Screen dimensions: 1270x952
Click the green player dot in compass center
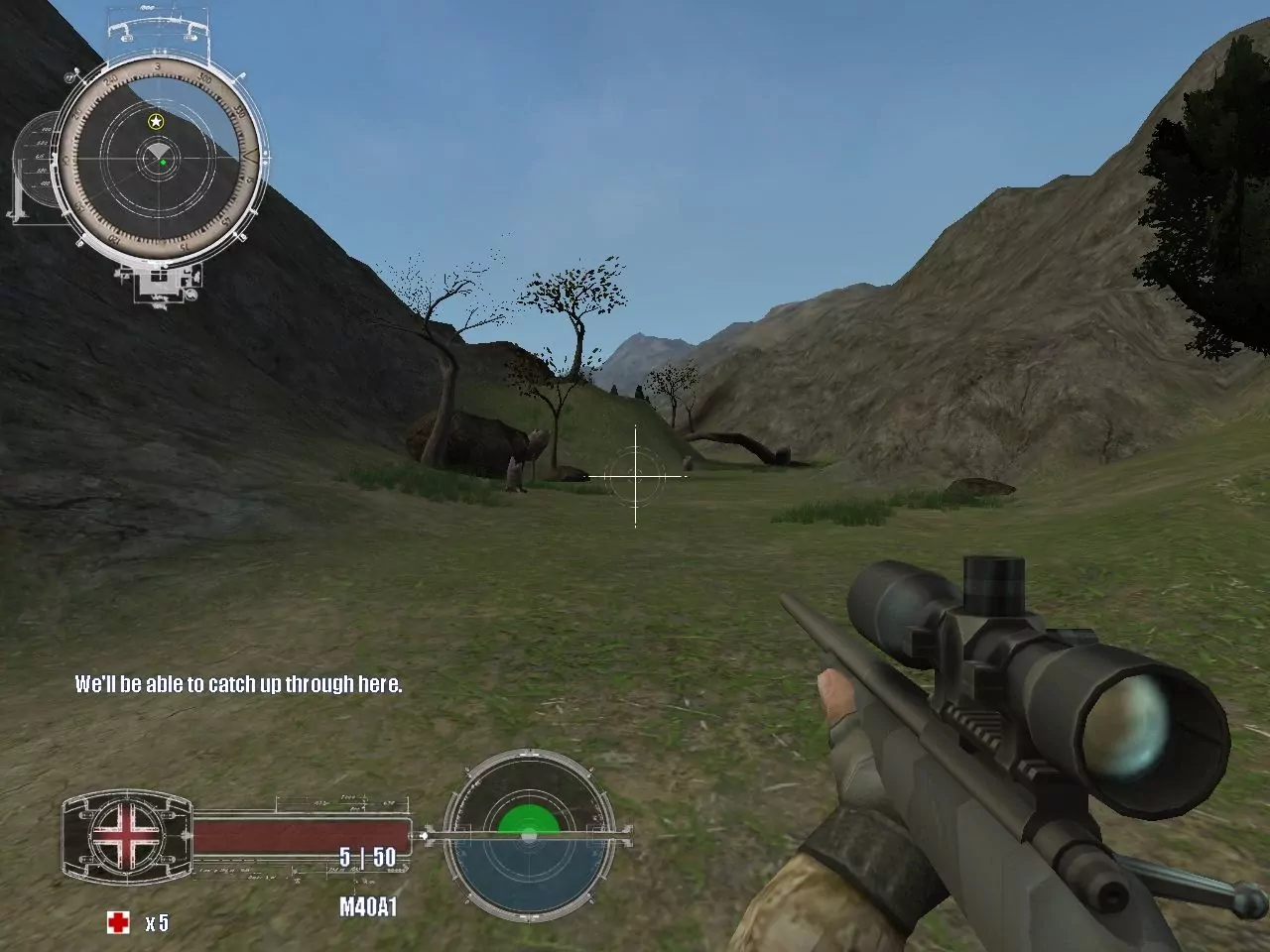point(164,162)
